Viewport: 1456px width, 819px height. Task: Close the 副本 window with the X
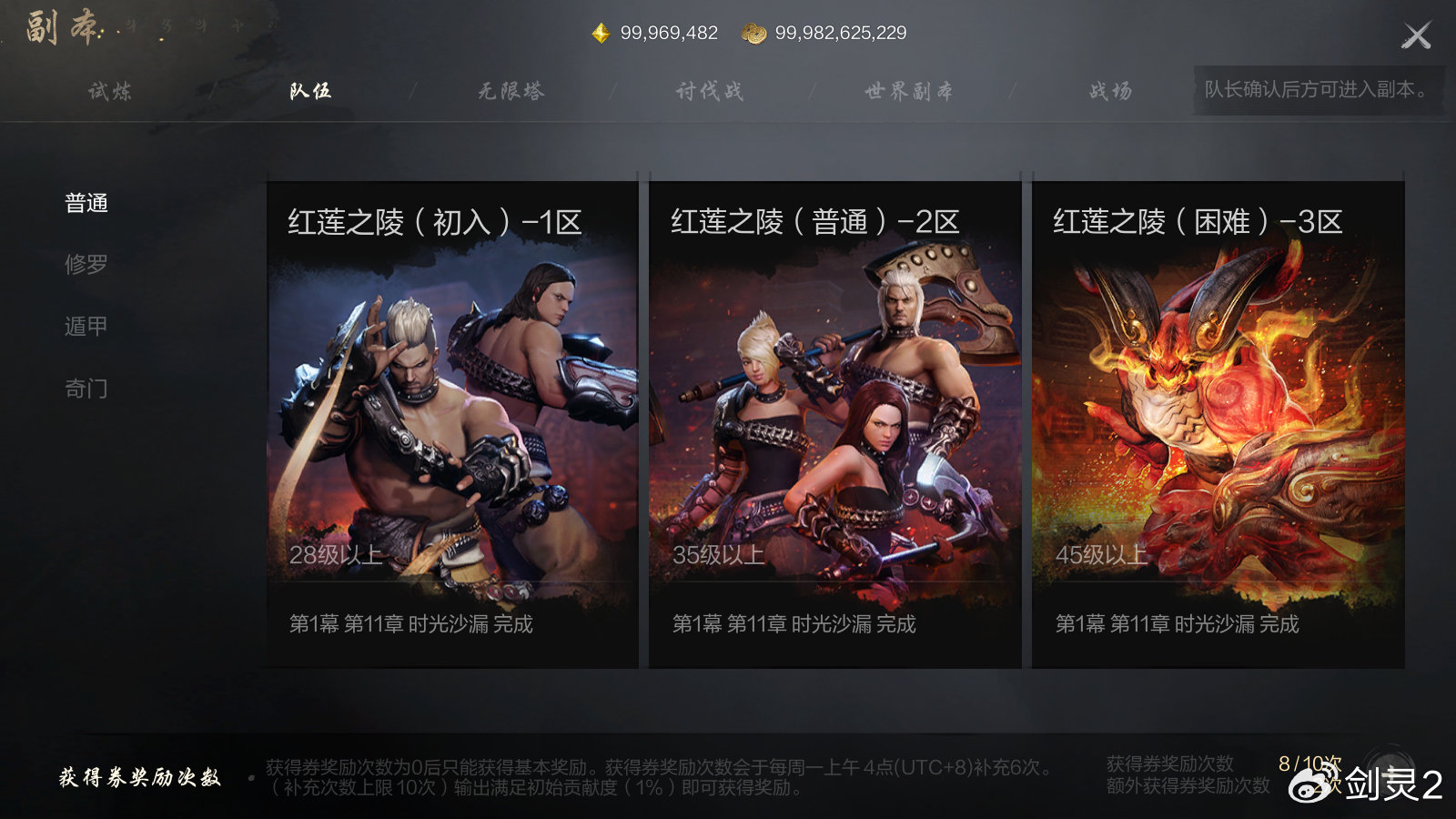click(1417, 35)
